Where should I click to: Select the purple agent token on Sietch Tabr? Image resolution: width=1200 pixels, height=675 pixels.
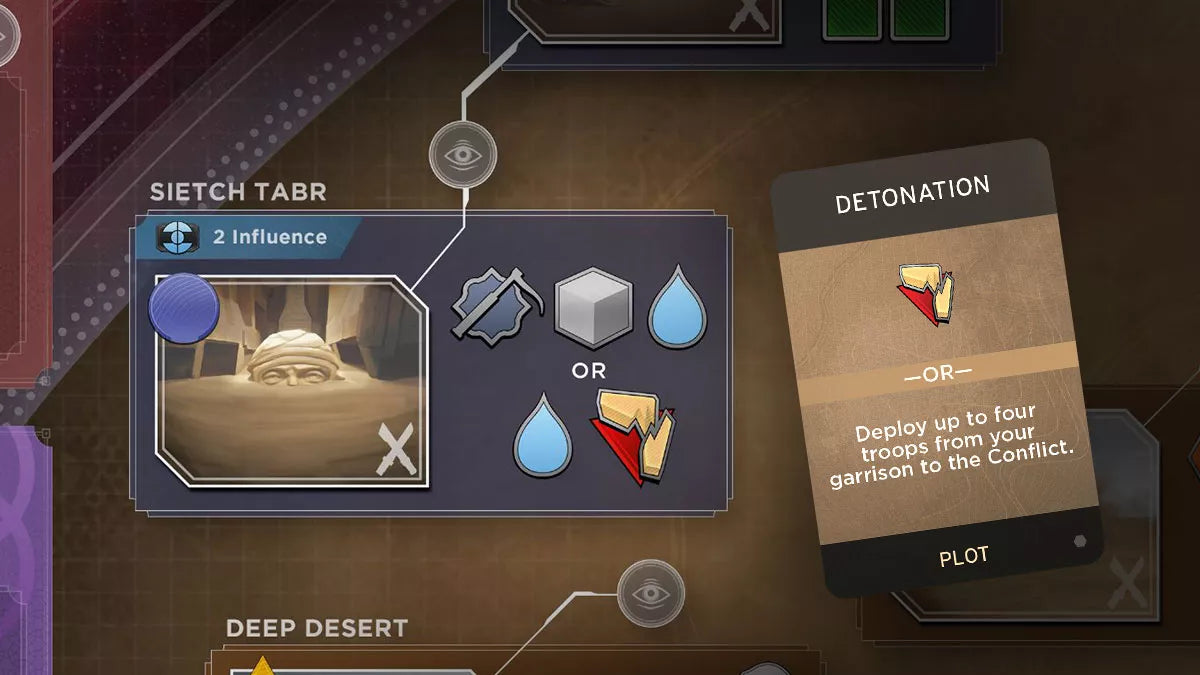coord(184,310)
